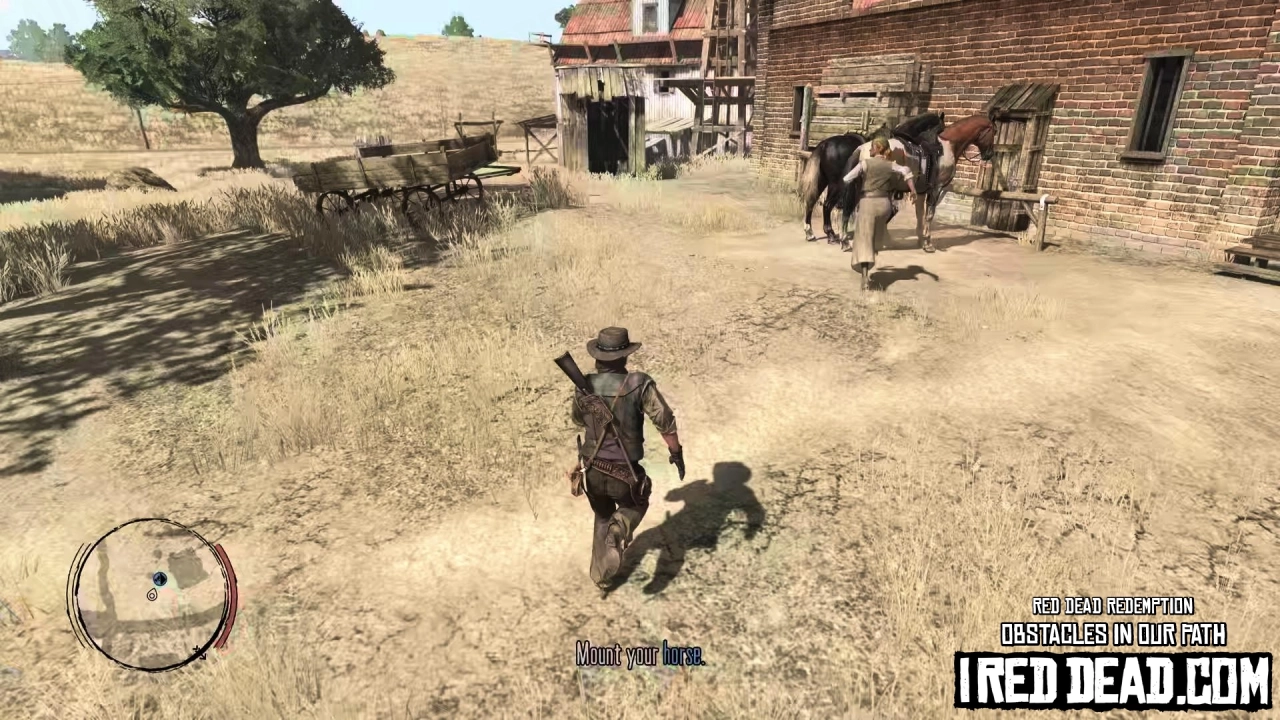Screen dimensions: 1280x720
Task: Click the red status arc around the minimap
Action: pos(228,590)
